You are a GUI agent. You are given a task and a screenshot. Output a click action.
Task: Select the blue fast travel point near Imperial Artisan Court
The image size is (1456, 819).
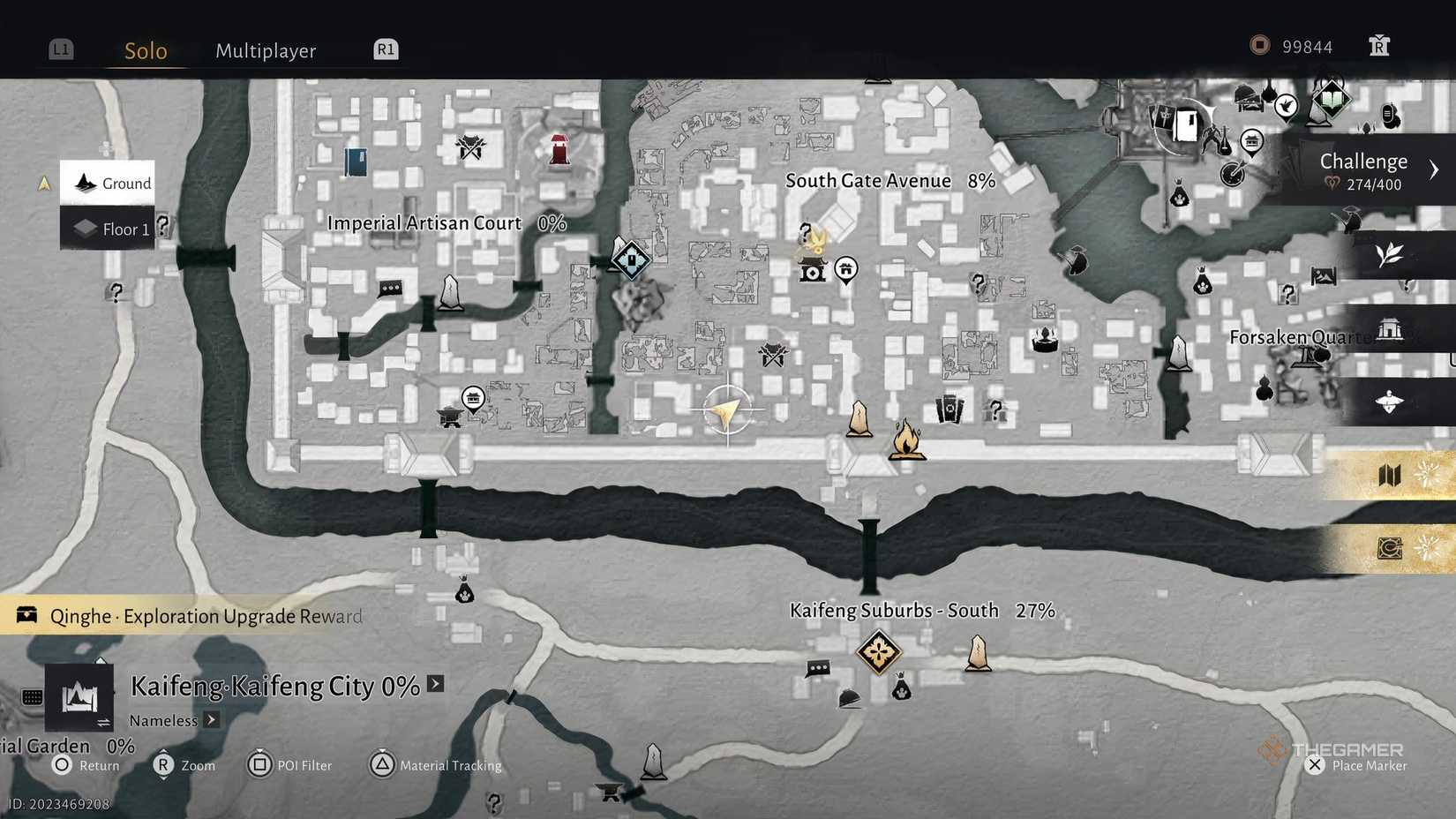click(x=631, y=260)
